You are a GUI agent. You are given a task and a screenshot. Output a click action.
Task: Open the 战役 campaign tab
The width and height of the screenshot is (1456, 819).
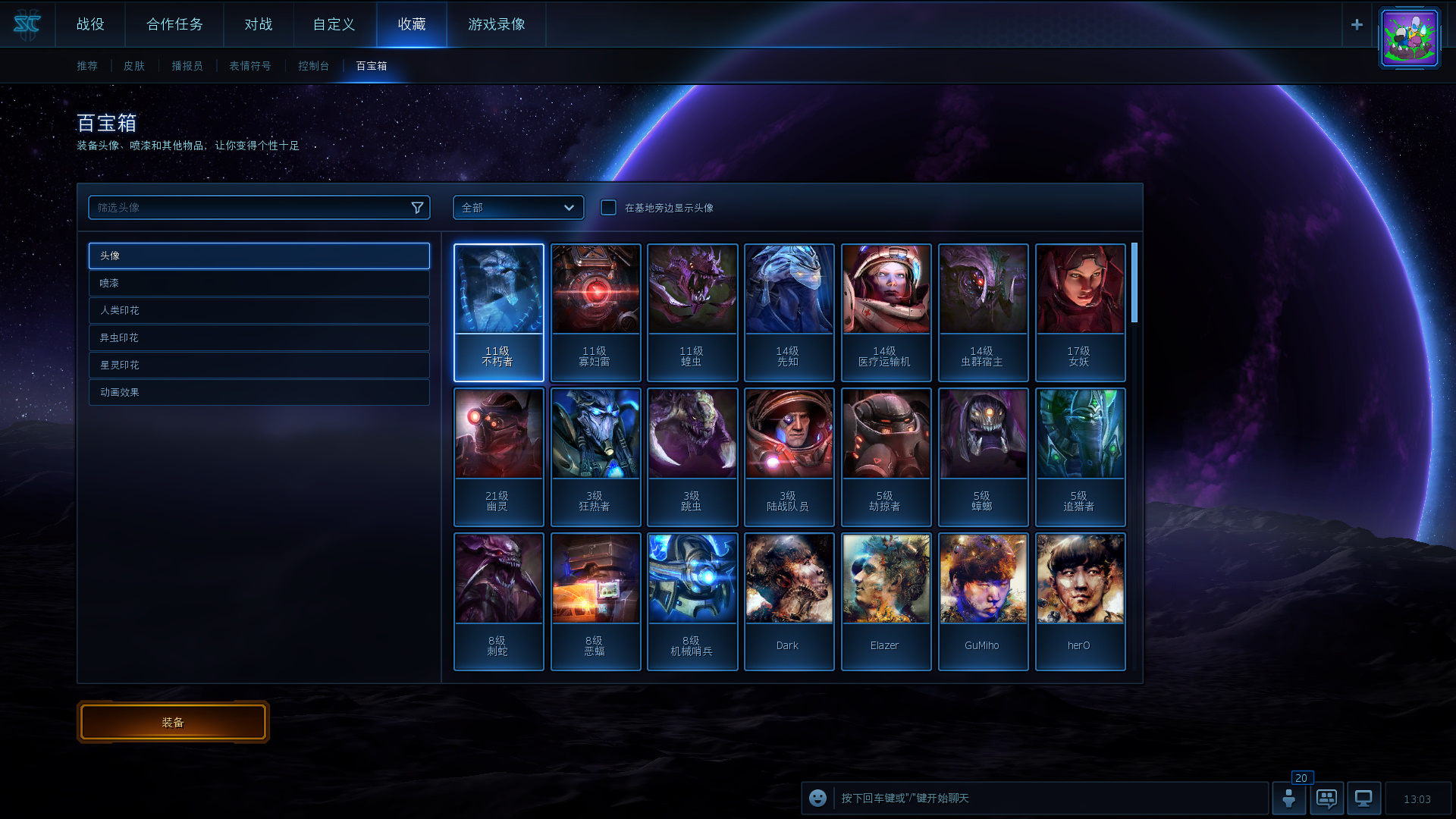pos(90,24)
